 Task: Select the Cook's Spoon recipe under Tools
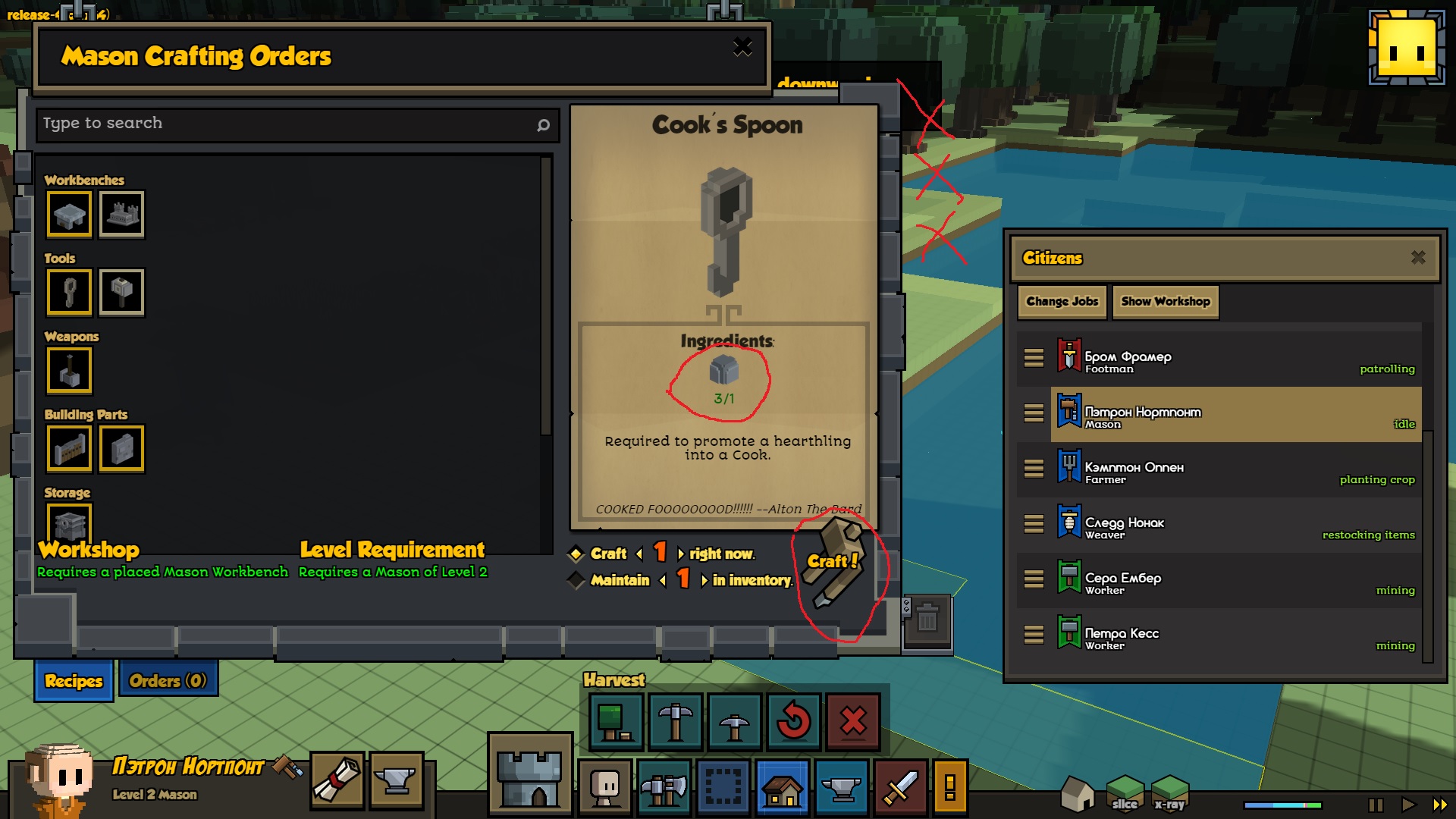70,292
